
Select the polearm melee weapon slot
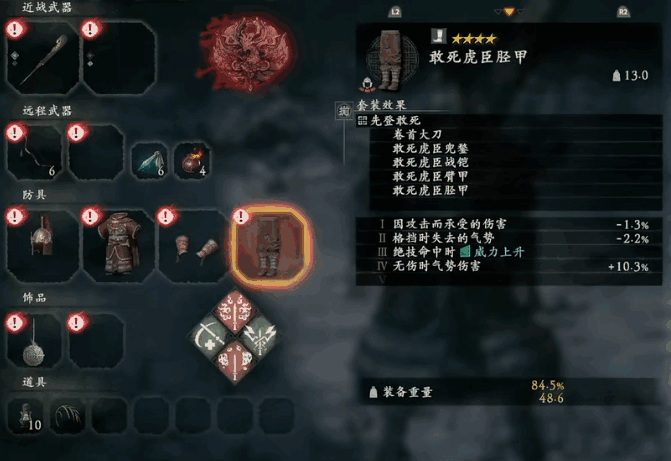point(41,58)
